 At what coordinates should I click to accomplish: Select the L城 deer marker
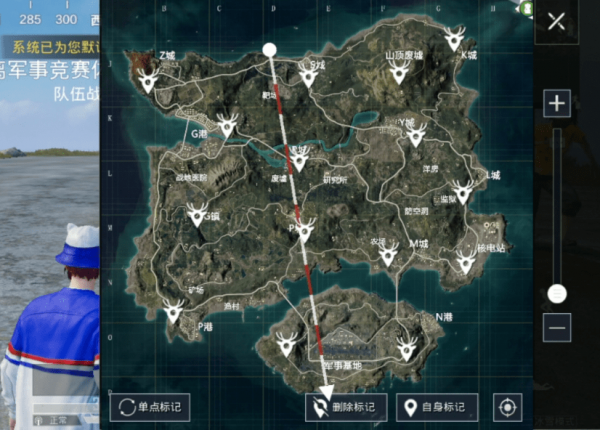point(462,191)
